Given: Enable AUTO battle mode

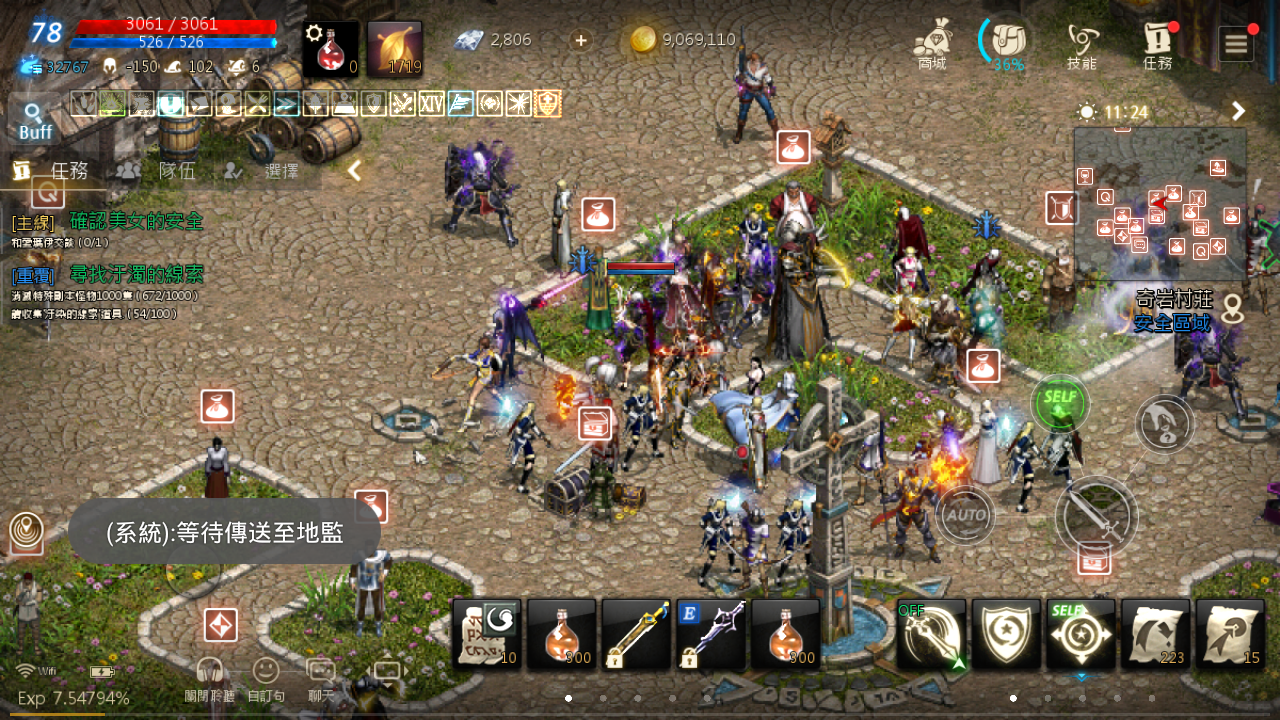Looking at the screenshot, I should [x=964, y=516].
